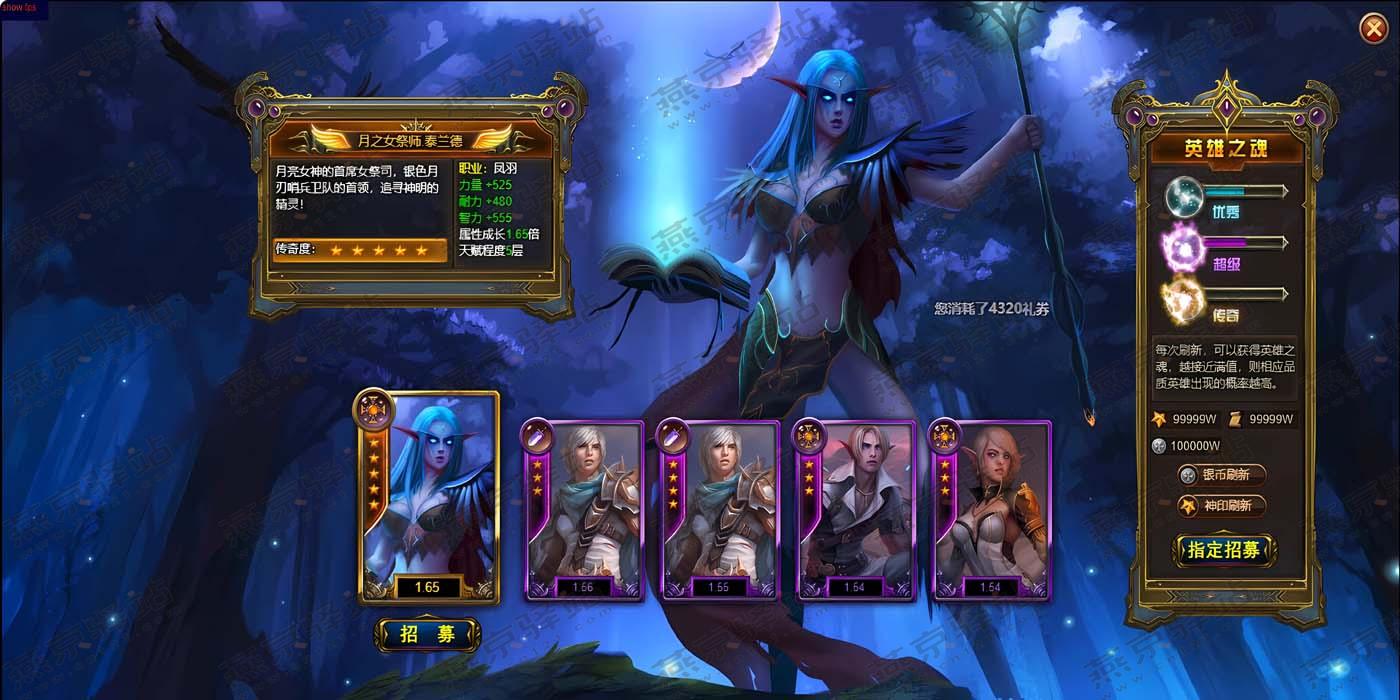This screenshot has height=700, width=1400.
Task: Select the blond male elf hero card
Action: click(854, 511)
